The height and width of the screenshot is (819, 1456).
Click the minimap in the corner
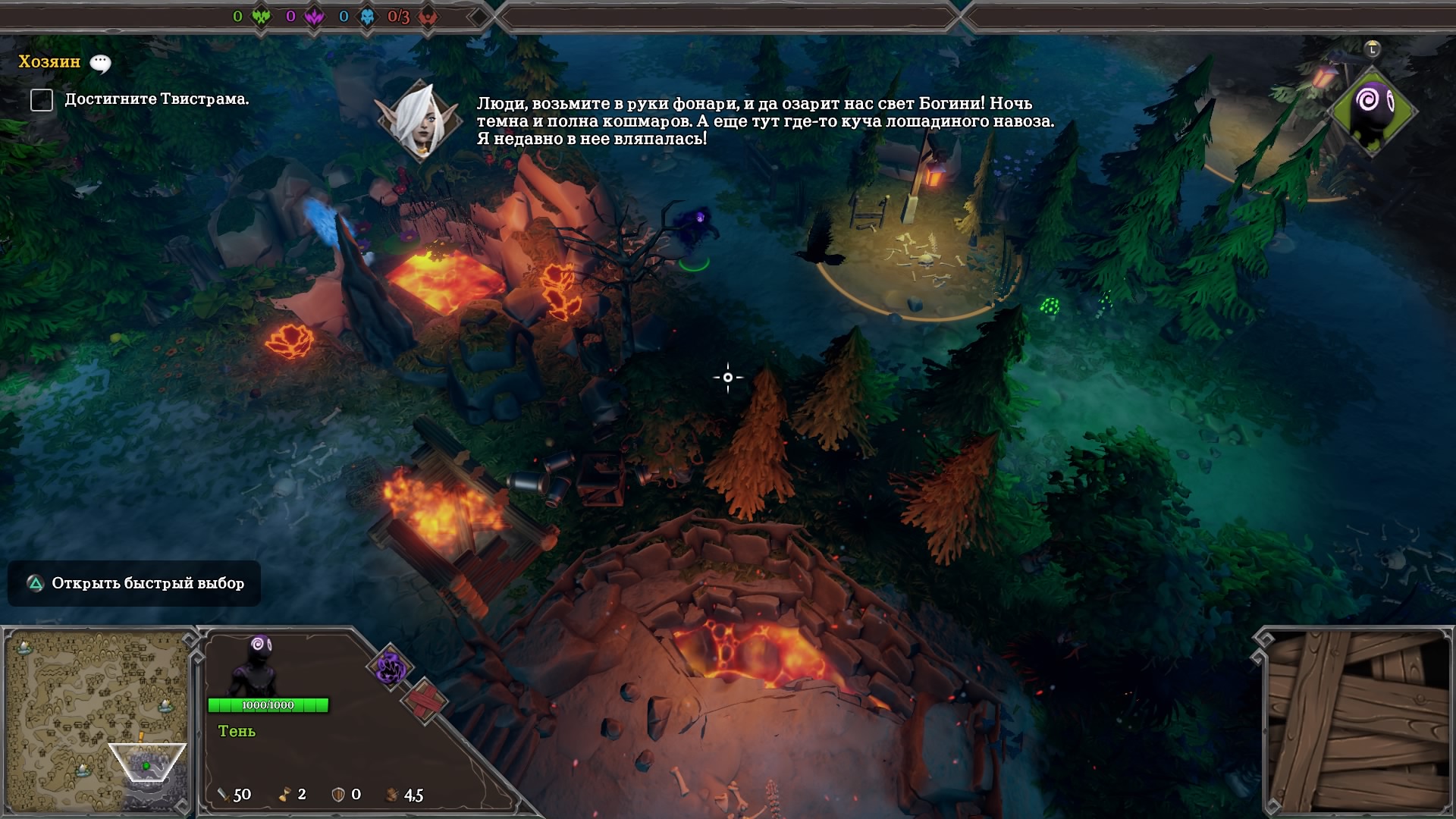97,720
